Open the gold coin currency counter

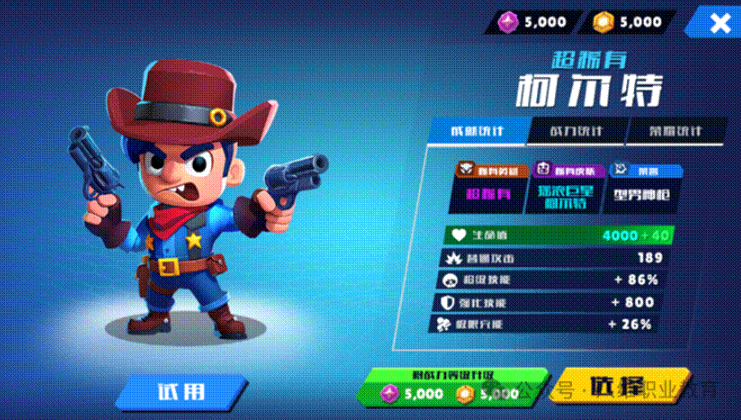[x=627, y=22]
